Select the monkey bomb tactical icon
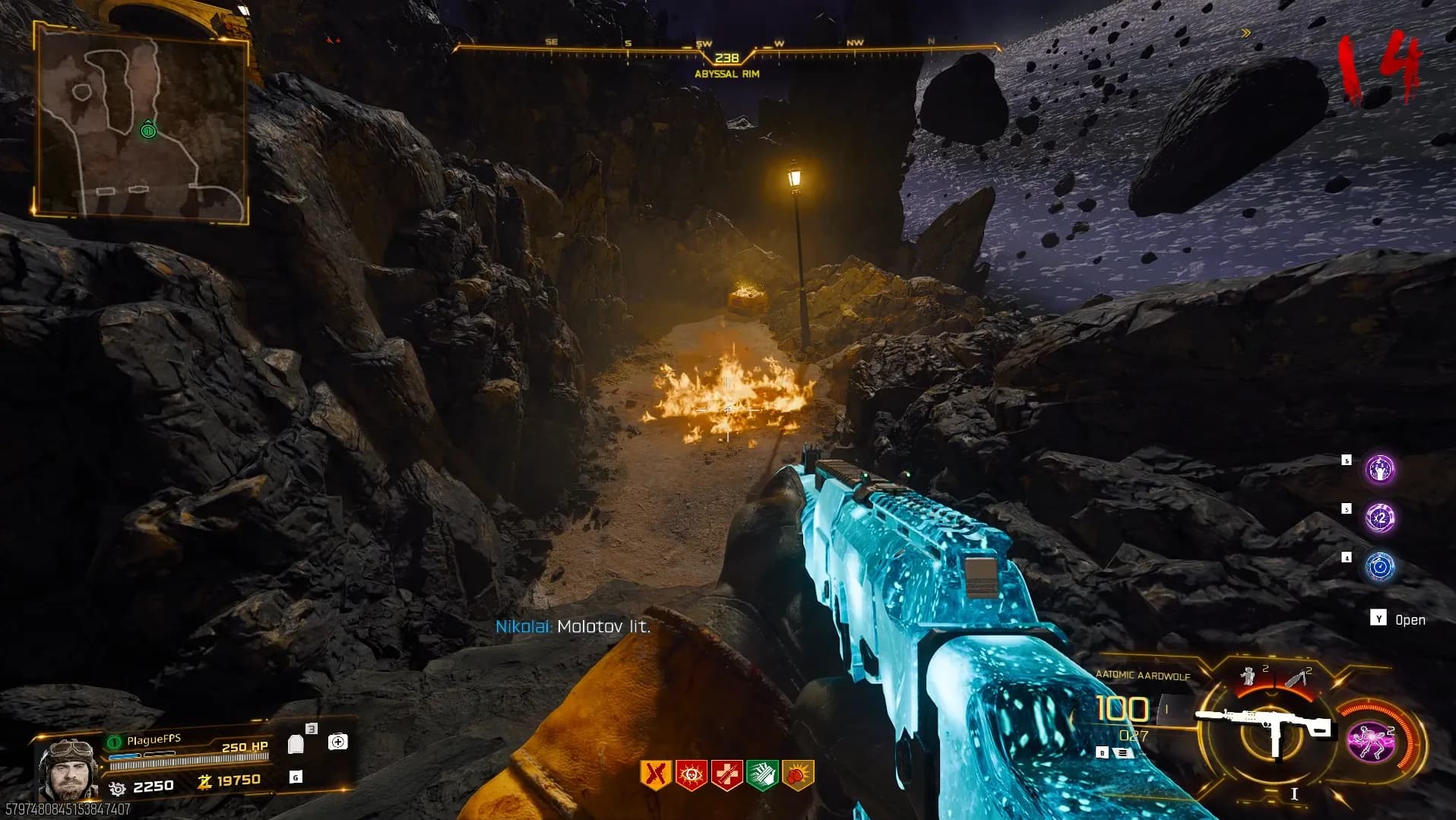The width and height of the screenshot is (1456, 820). 1248,676
